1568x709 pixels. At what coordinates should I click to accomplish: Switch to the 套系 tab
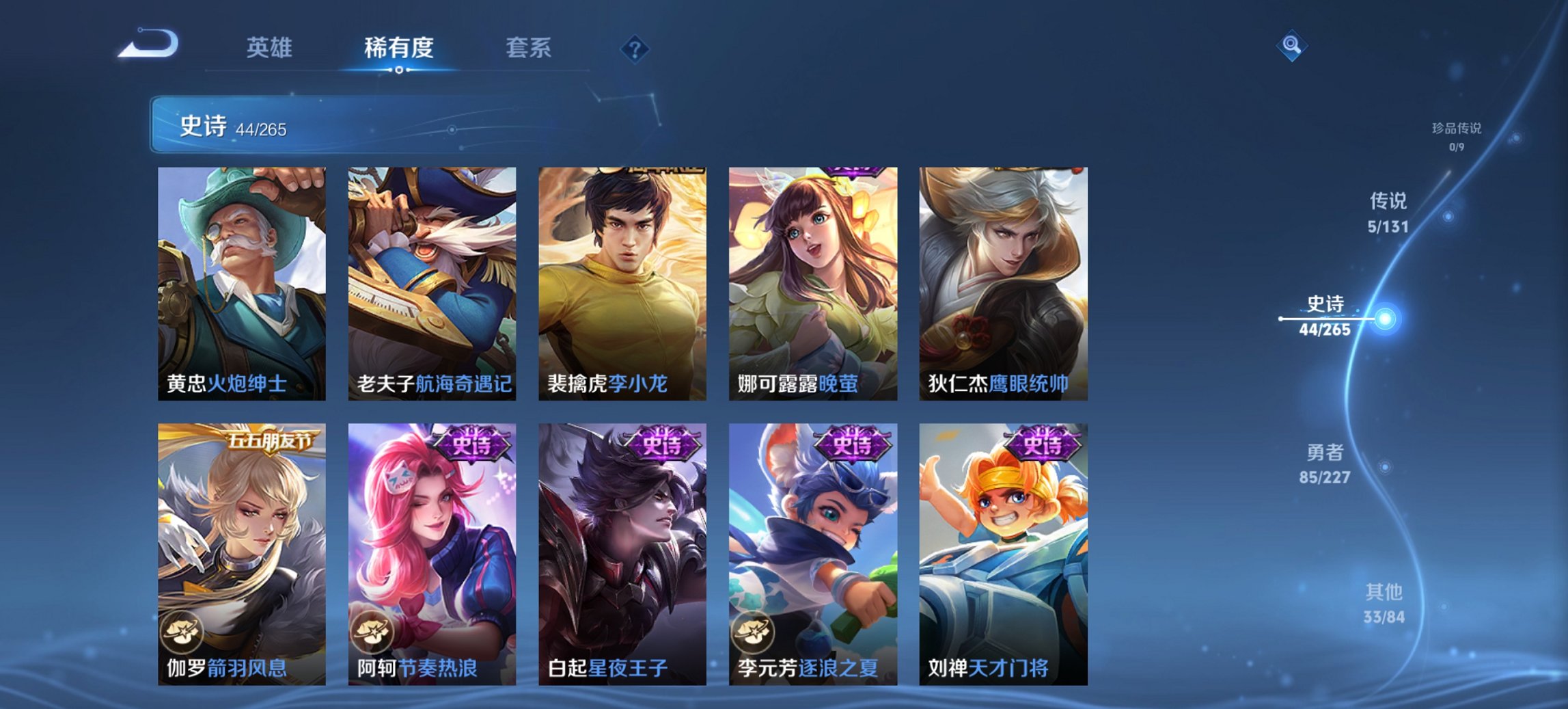tap(527, 48)
